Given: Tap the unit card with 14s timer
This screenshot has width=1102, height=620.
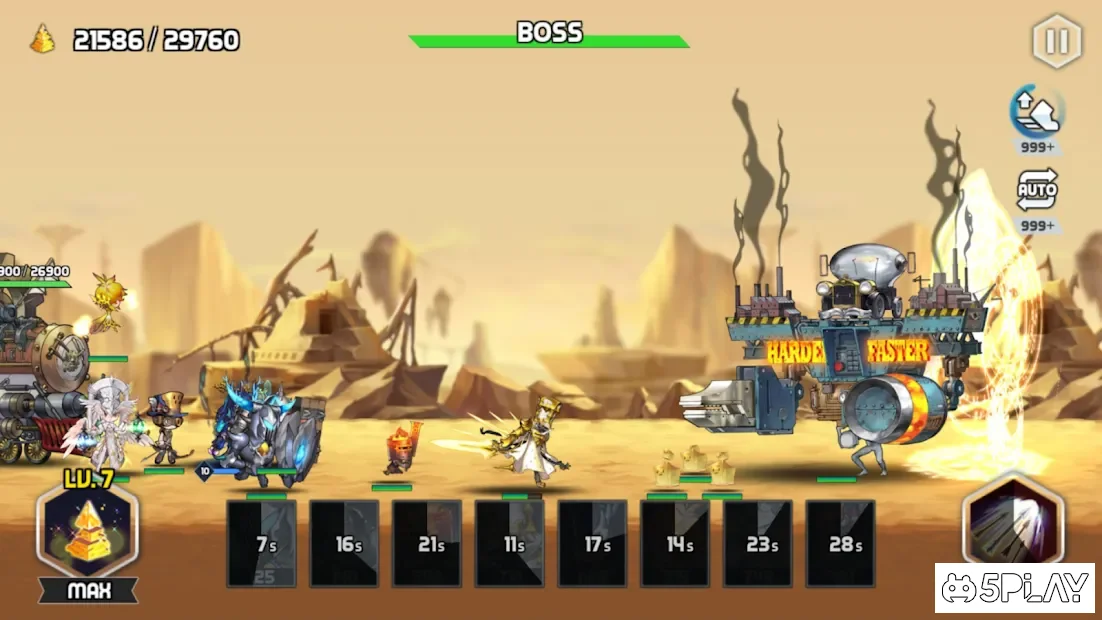Looking at the screenshot, I should 676,543.
